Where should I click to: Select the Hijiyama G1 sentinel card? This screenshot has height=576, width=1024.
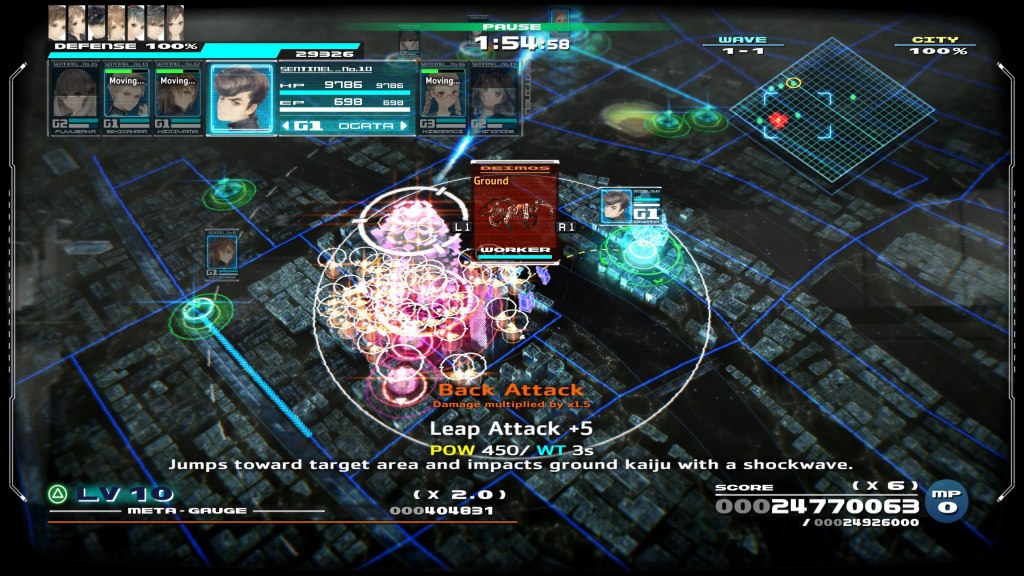pyautogui.click(x=178, y=98)
